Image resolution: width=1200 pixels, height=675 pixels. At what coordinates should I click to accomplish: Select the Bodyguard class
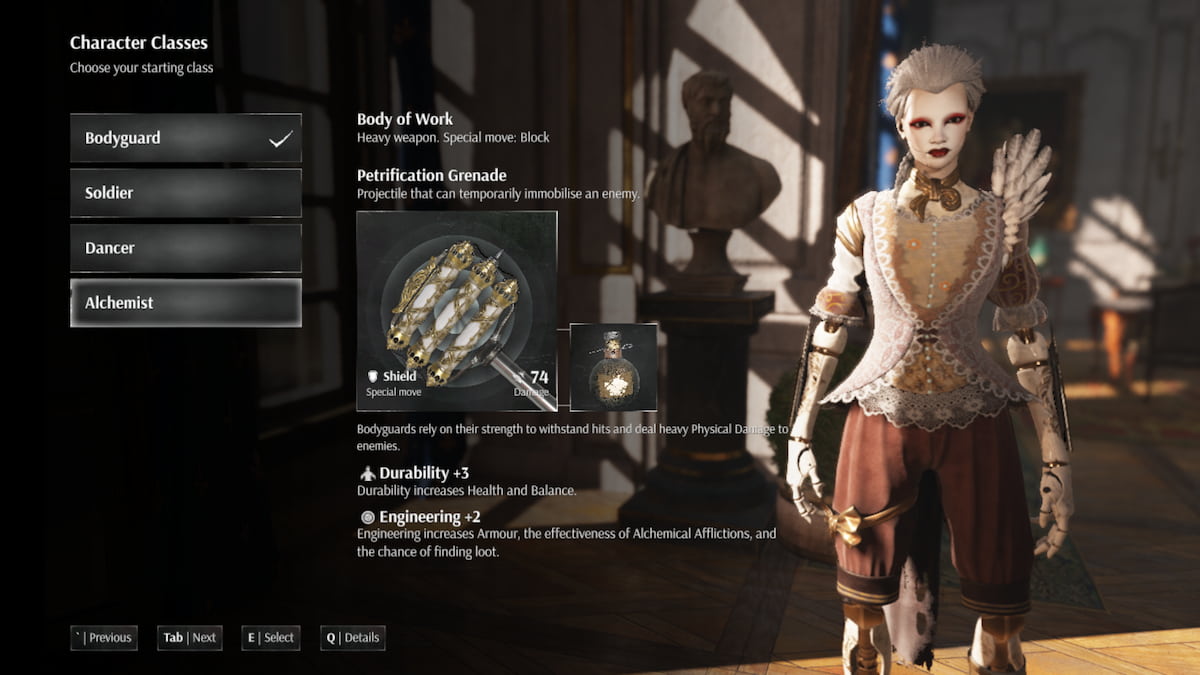coord(185,138)
